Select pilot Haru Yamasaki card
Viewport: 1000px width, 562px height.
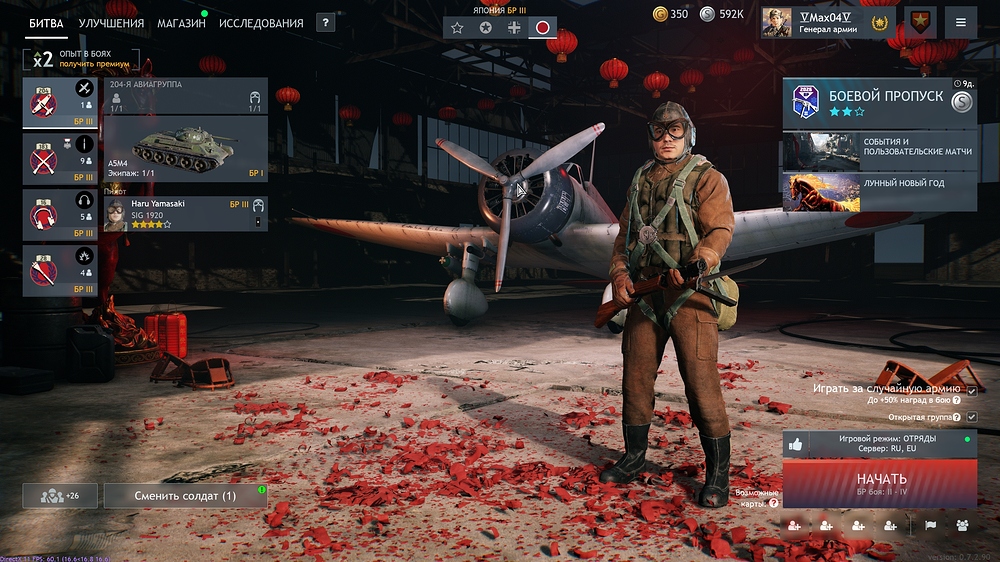(185, 214)
